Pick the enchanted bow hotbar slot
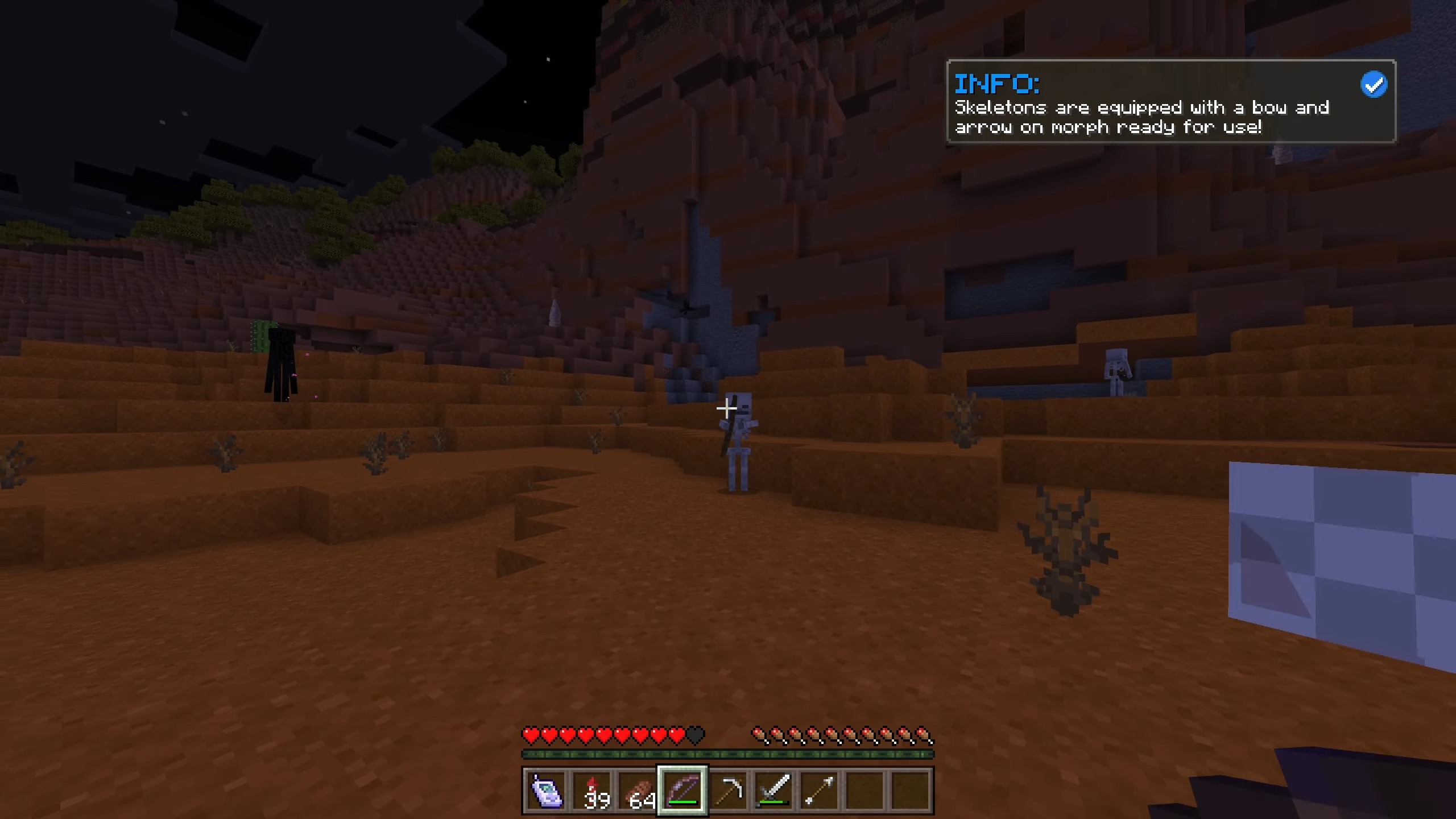 [682, 791]
